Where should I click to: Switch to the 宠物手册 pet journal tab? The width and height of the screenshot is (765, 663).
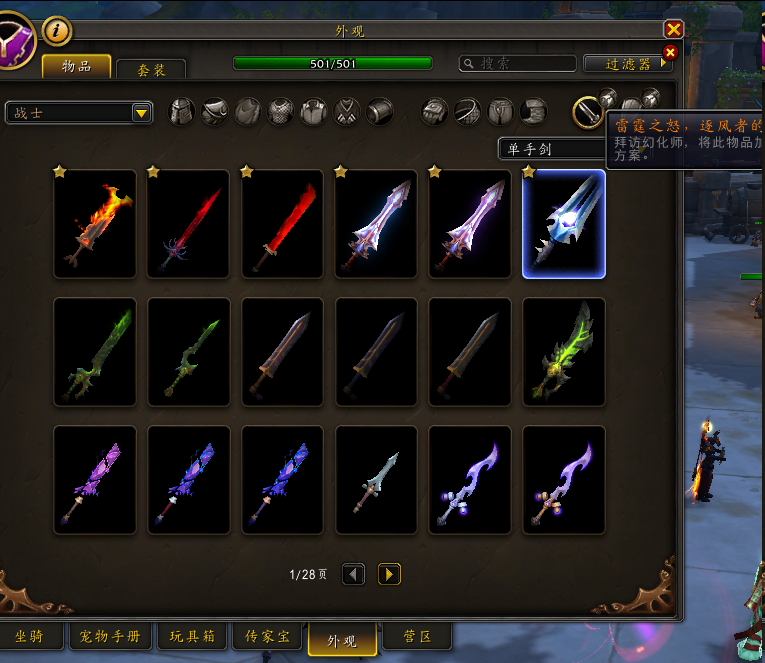tap(110, 637)
